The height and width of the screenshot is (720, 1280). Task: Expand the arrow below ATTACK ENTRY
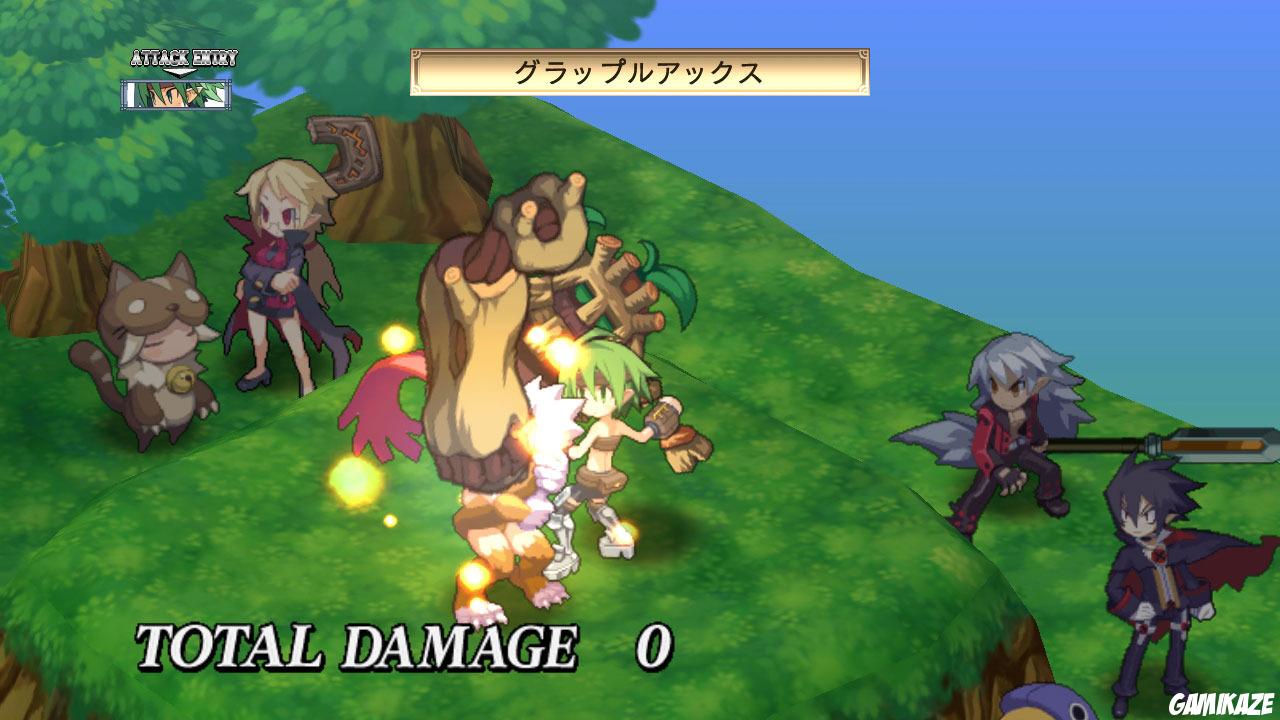pos(182,70)
